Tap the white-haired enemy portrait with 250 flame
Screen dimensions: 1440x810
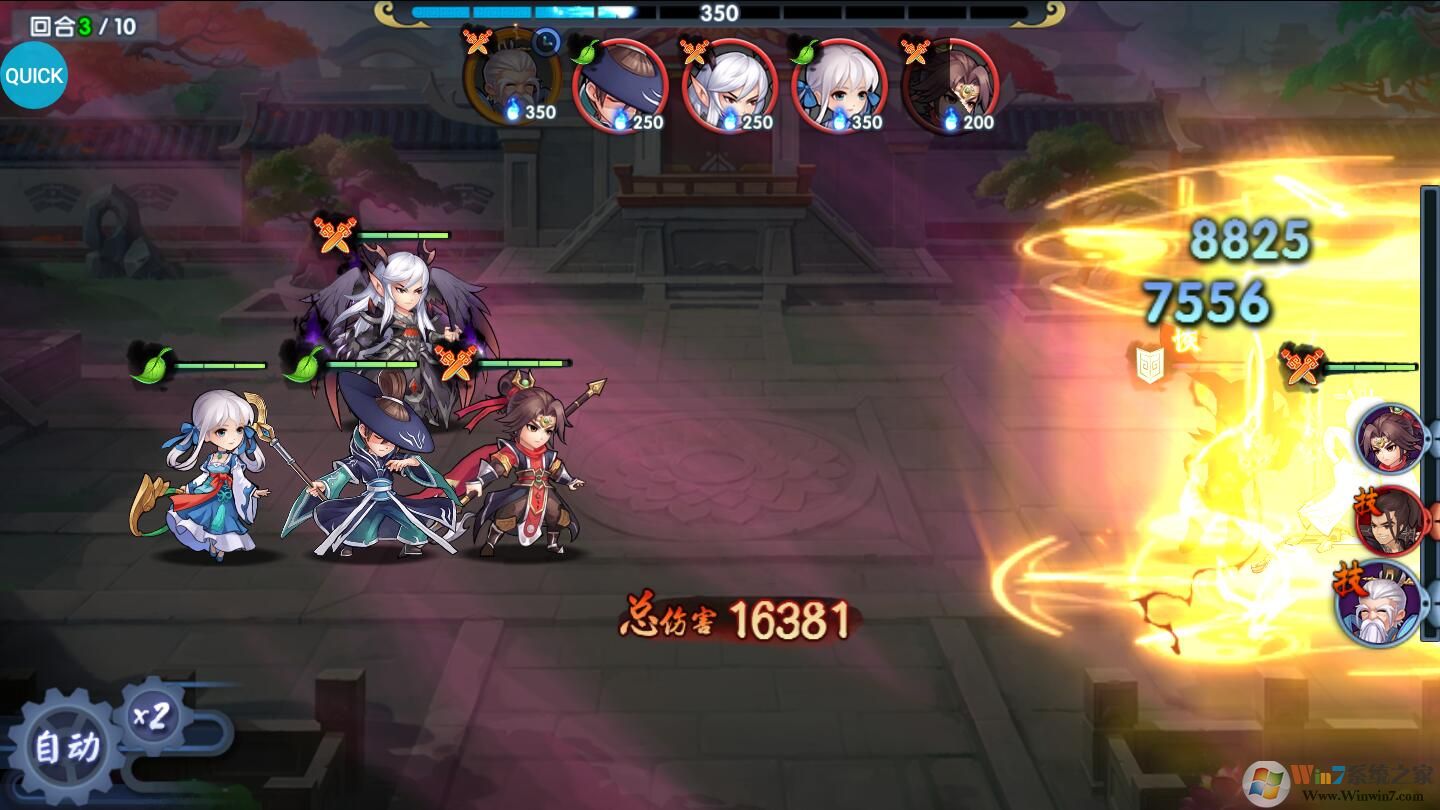click(728, 88)
